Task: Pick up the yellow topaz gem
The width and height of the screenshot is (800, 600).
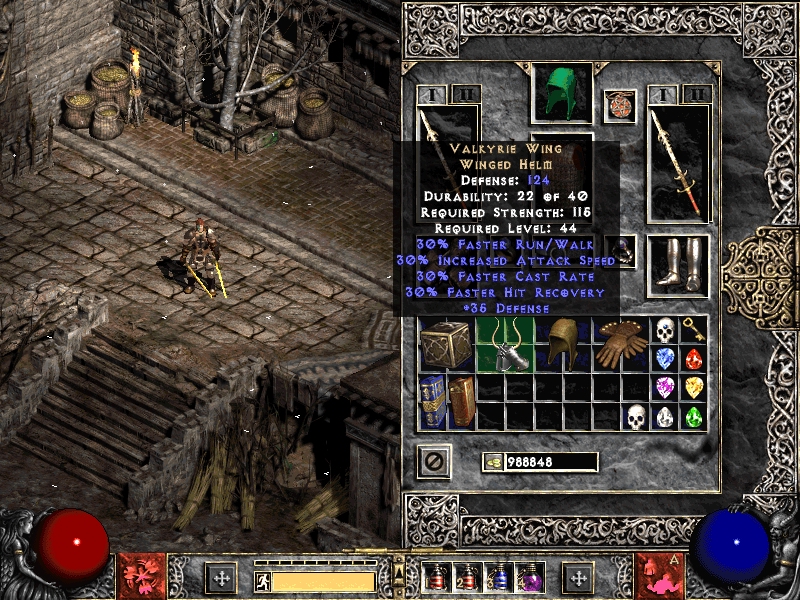Action: pyautogui.click(x=693, y=387)
